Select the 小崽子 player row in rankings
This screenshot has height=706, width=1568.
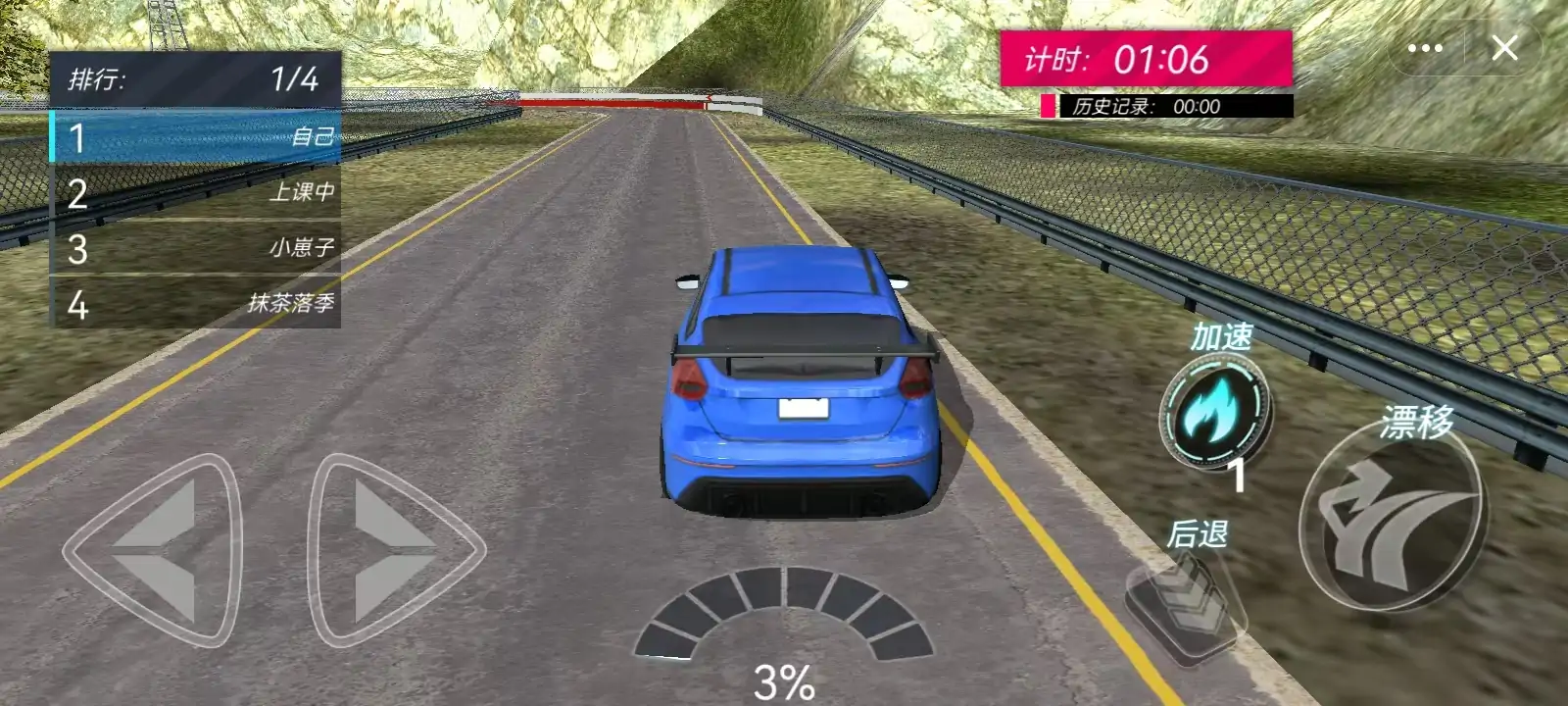(196, 248)
